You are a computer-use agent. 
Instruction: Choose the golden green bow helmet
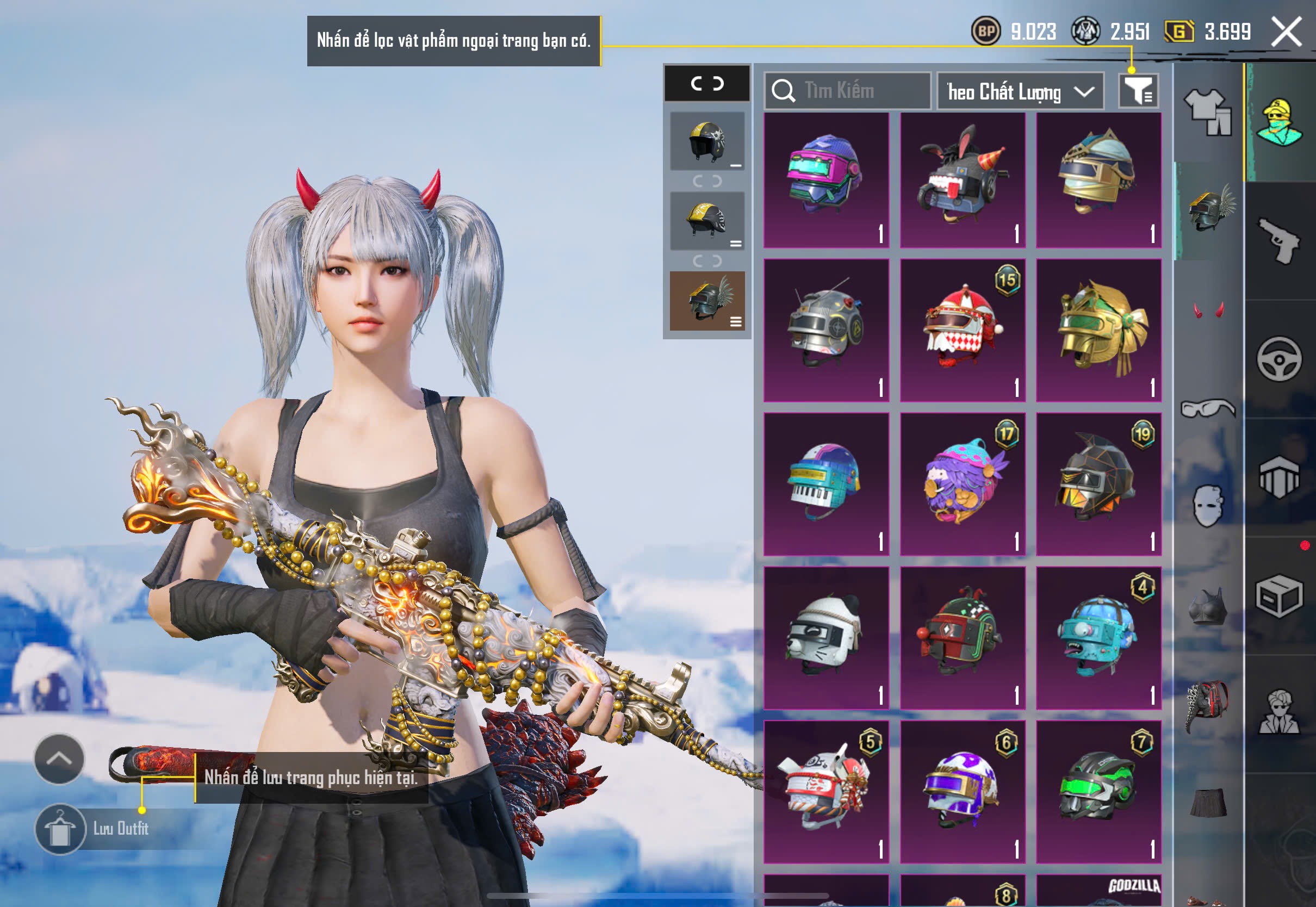pyautogui.click(x=1098, y=331)
